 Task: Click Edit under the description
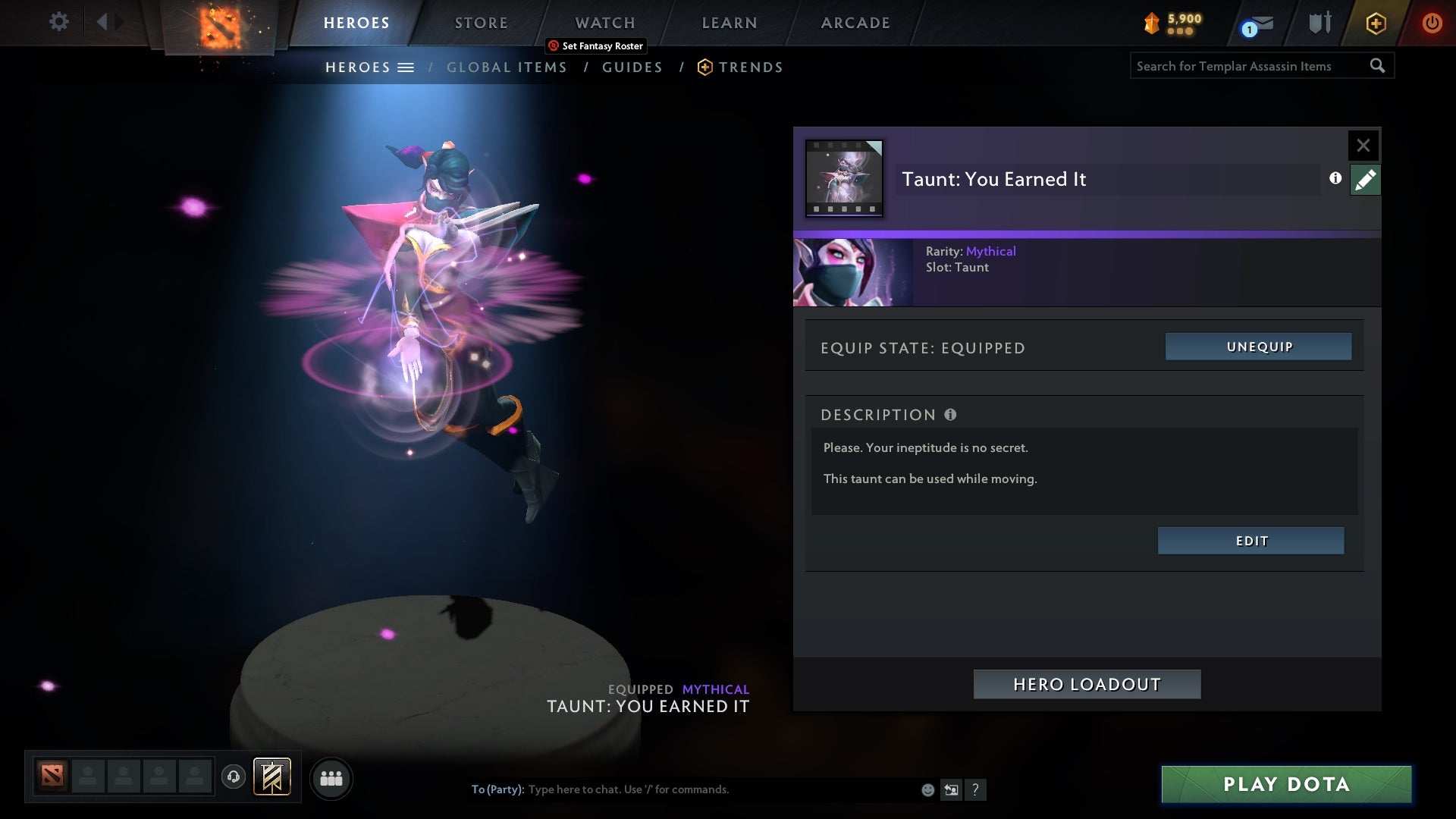coord(1250,541)
